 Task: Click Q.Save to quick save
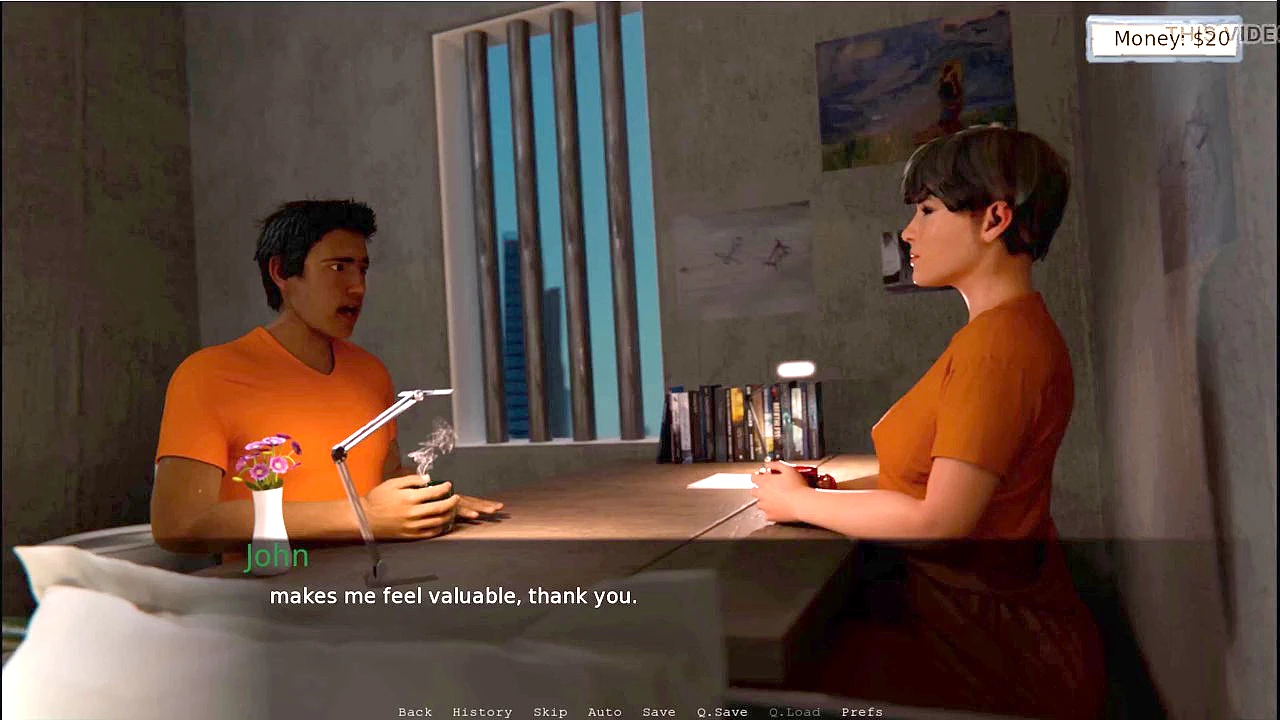coord(722,712)
